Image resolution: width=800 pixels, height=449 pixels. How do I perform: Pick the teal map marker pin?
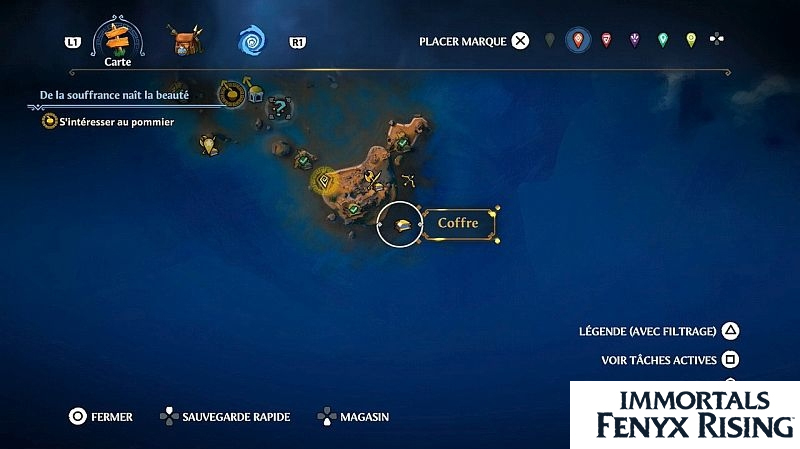point(662,41)
